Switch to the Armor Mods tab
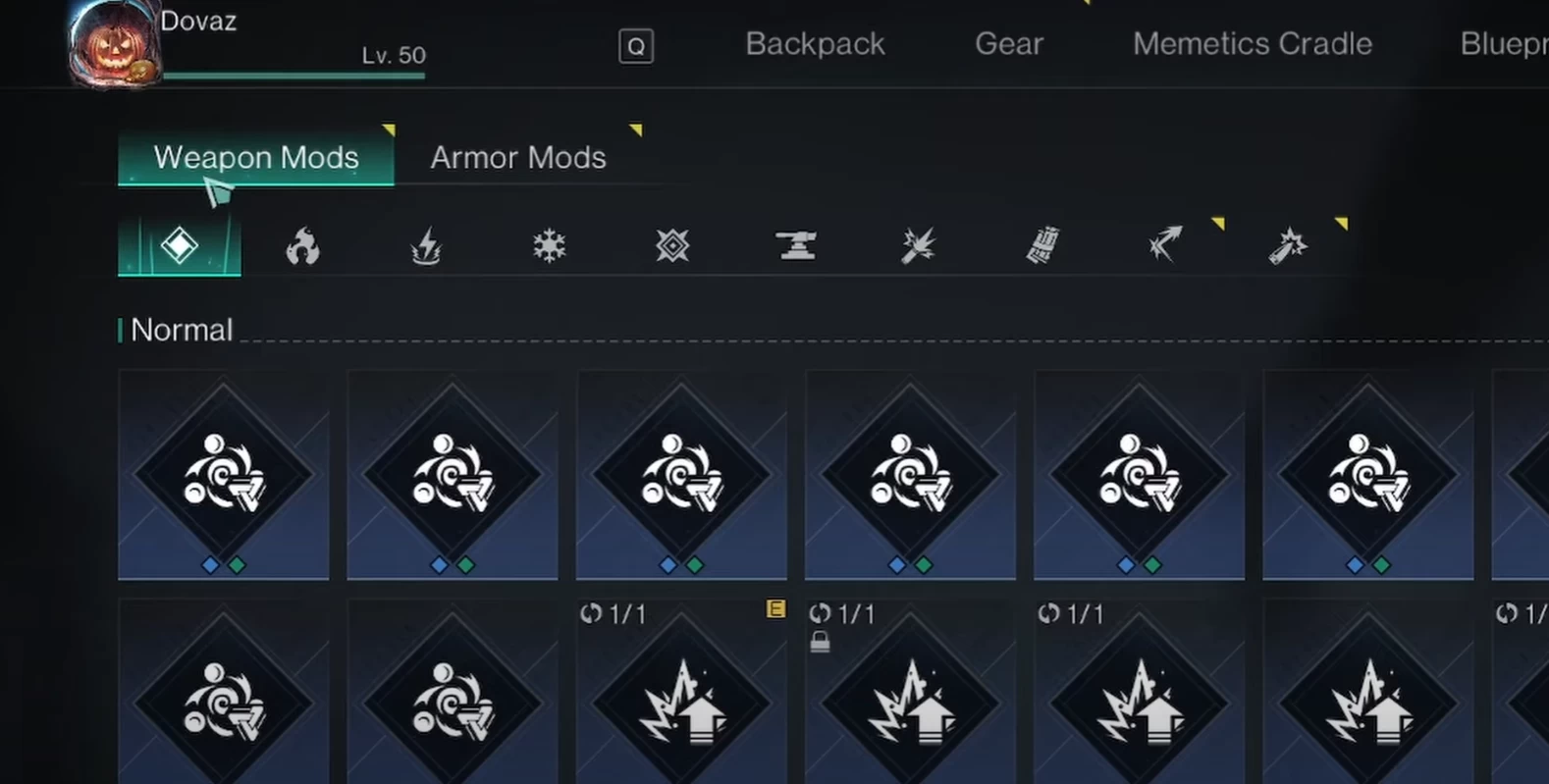The width and height of the screenshot is (1549, 784). click(517, 157)
